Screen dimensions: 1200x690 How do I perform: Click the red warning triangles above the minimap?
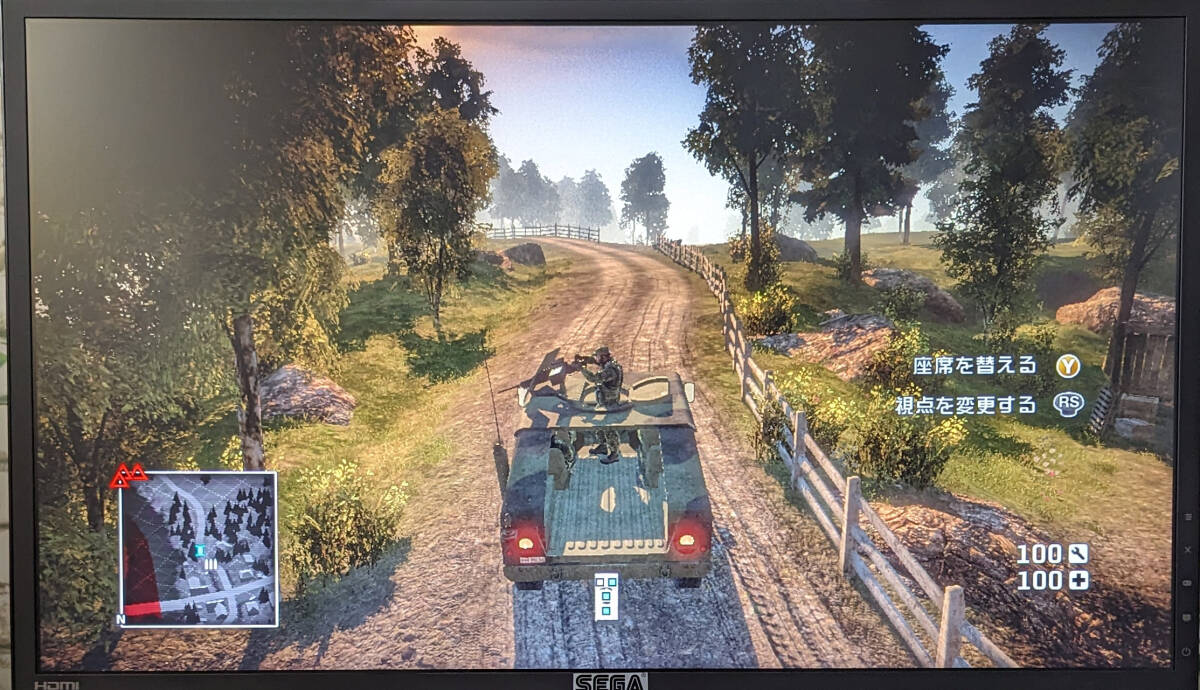(x=128, y=475)
